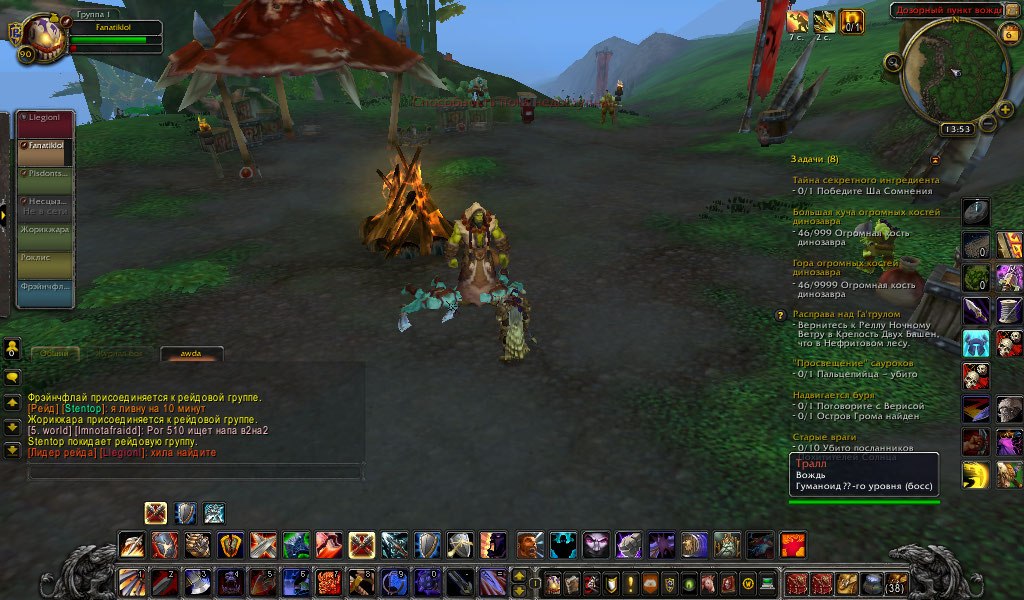
Task: Open quest Тайна секретного ингредиента in tracker
Action: (860, 179)
